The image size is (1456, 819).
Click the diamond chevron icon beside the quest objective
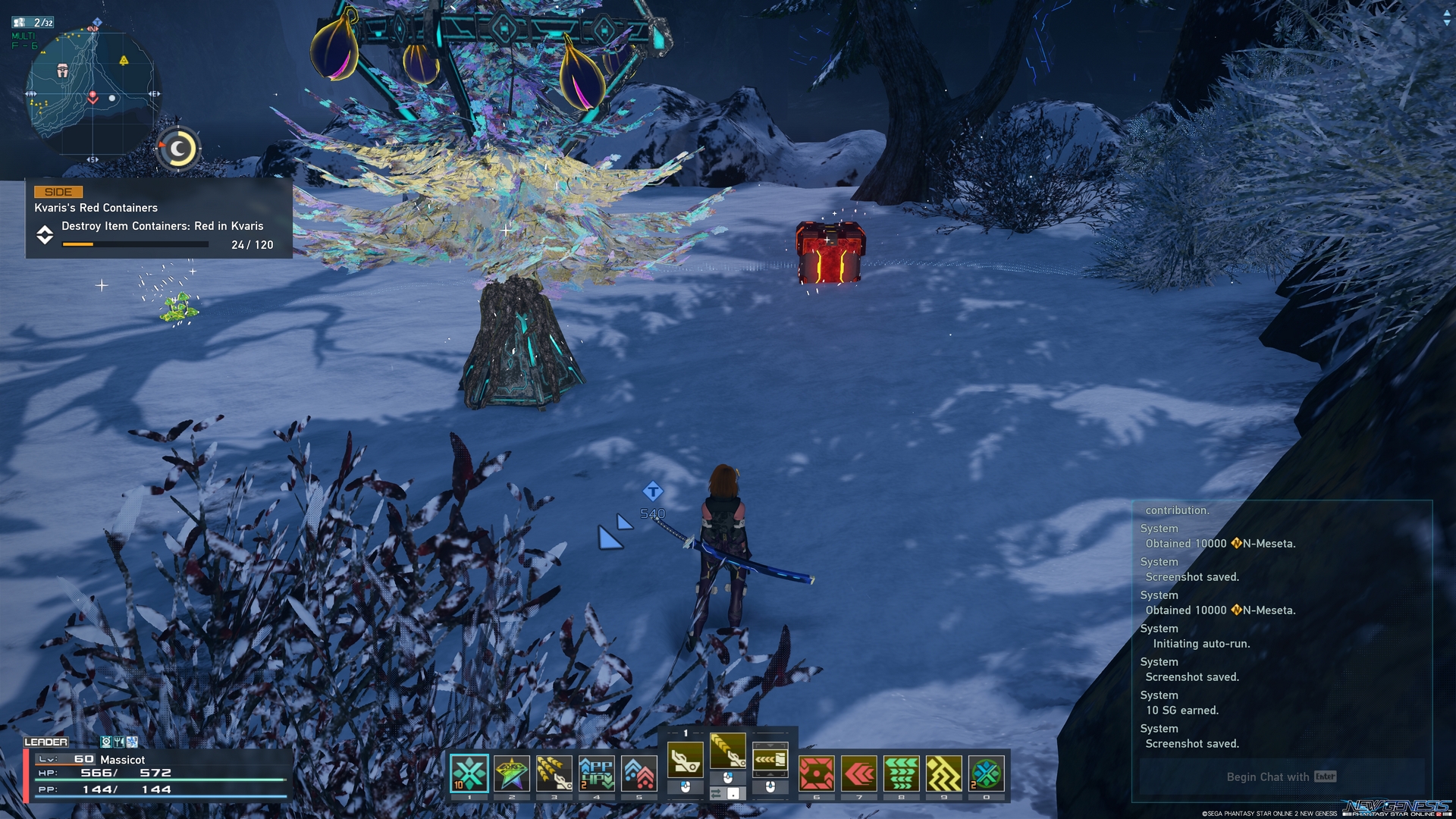pos(45,234)
